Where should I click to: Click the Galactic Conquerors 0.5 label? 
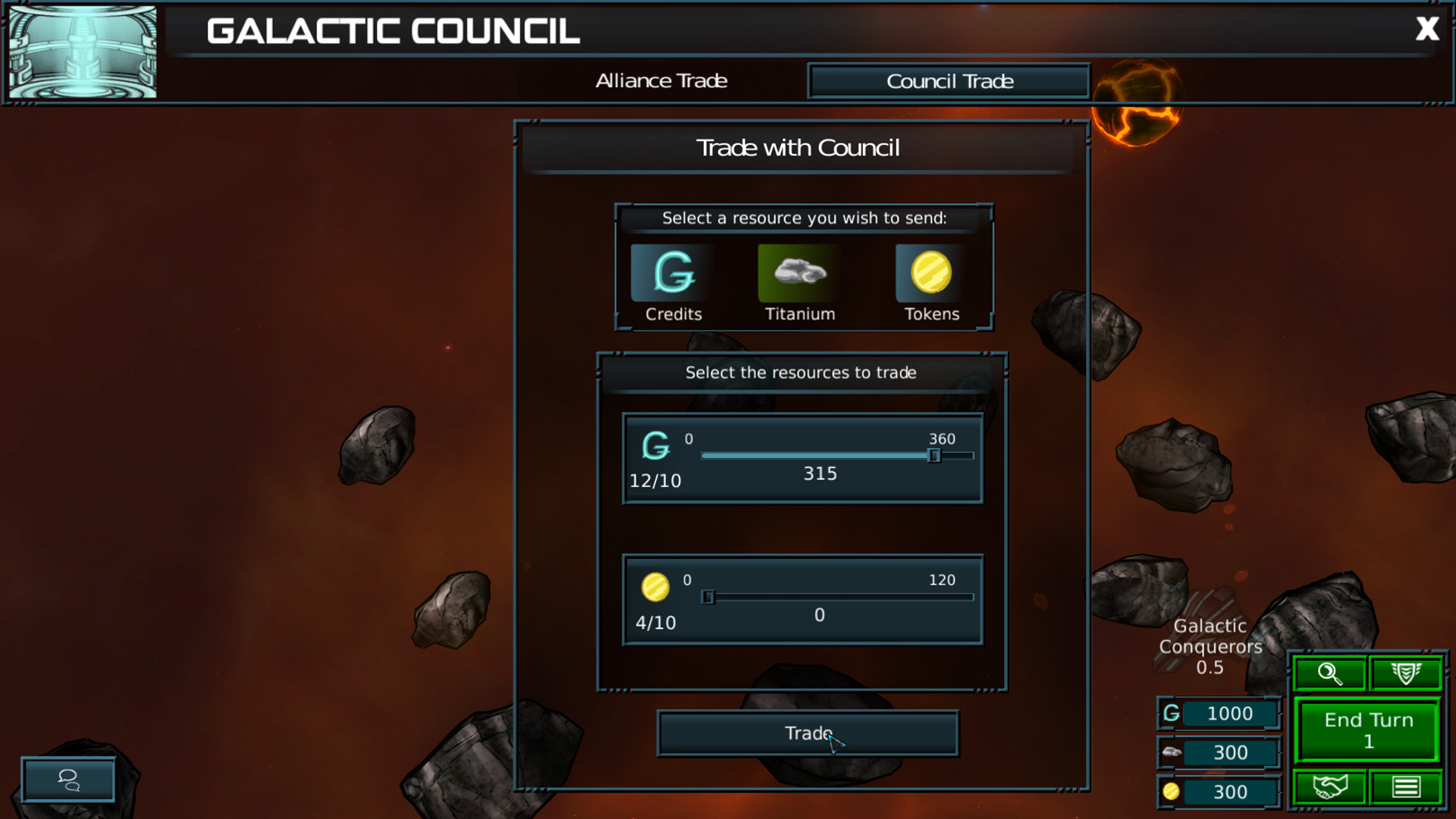(1209, 647)
